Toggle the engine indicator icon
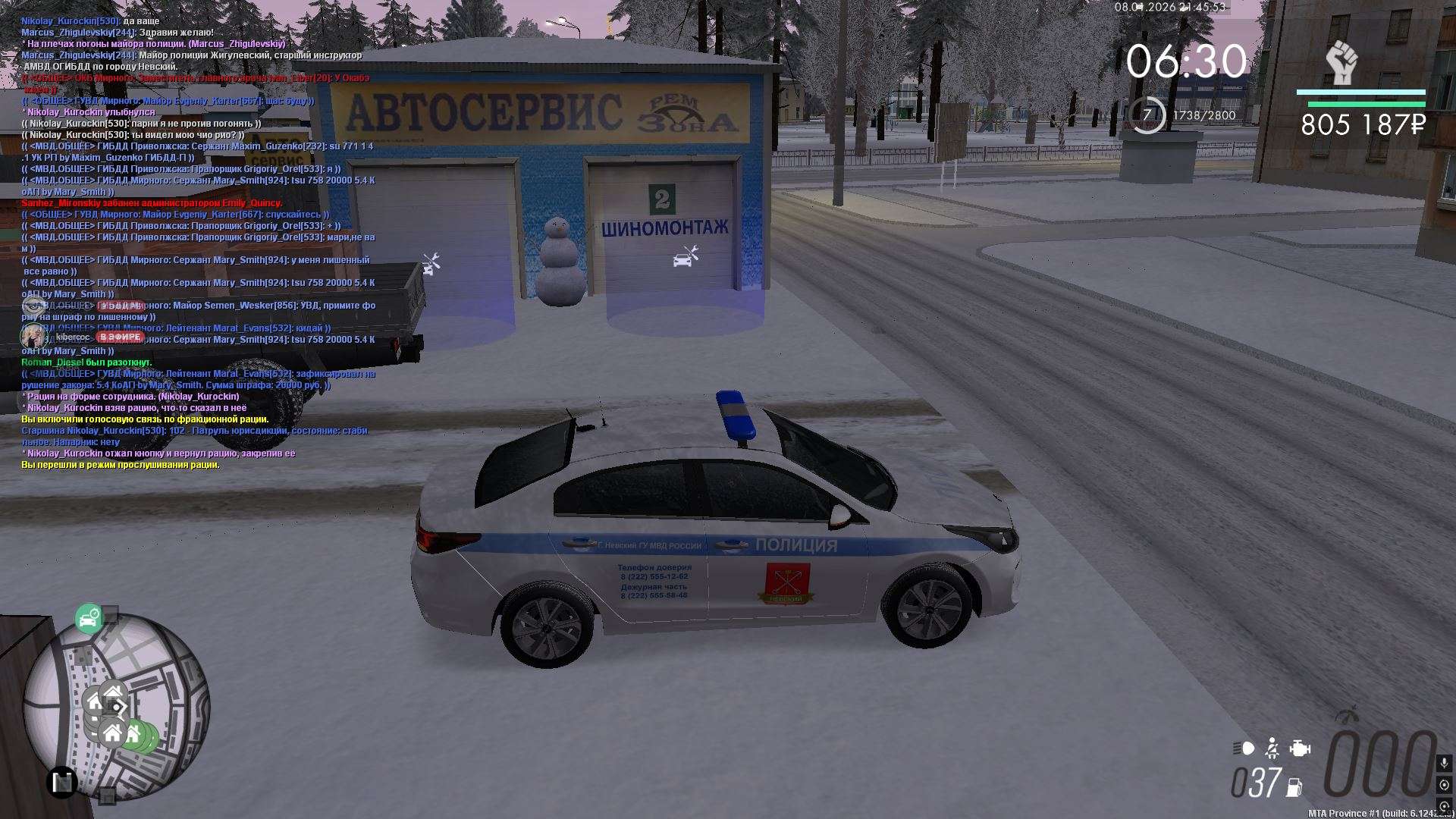Image resolution: width=1456 pixels, height=819 pixels. point(1300,748)
